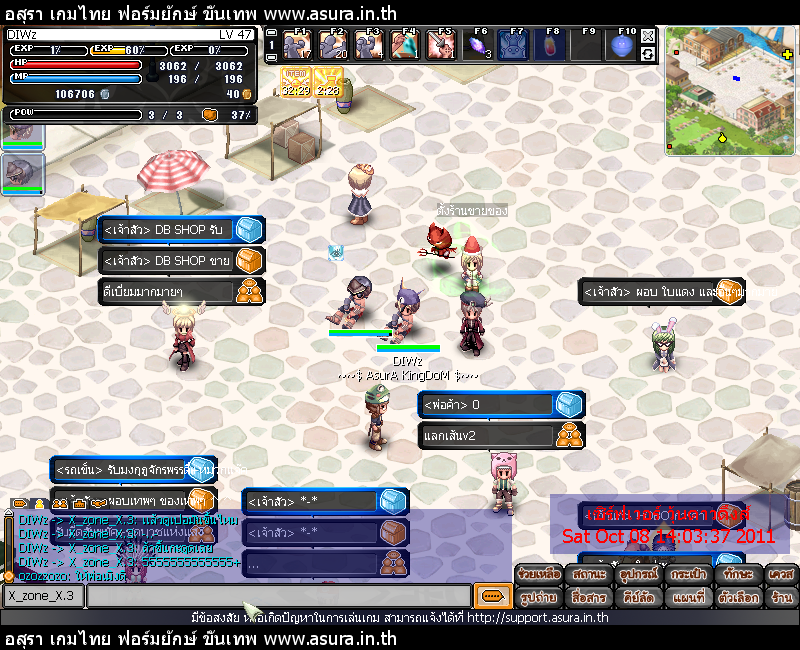The height and width of the screenshot is (650, 800).
Task: Open the ตัวเลือก (Options) menu
Action: click(738, 597)
